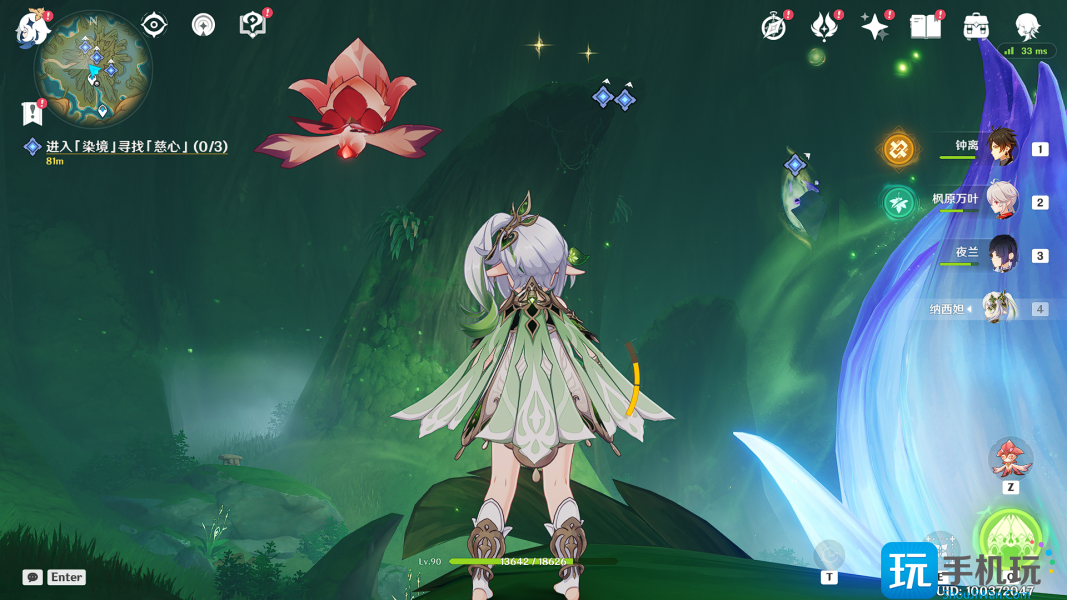Open the quest banner icon with exclamation mark
The image size is (1067, 600).
pos(32,113)
